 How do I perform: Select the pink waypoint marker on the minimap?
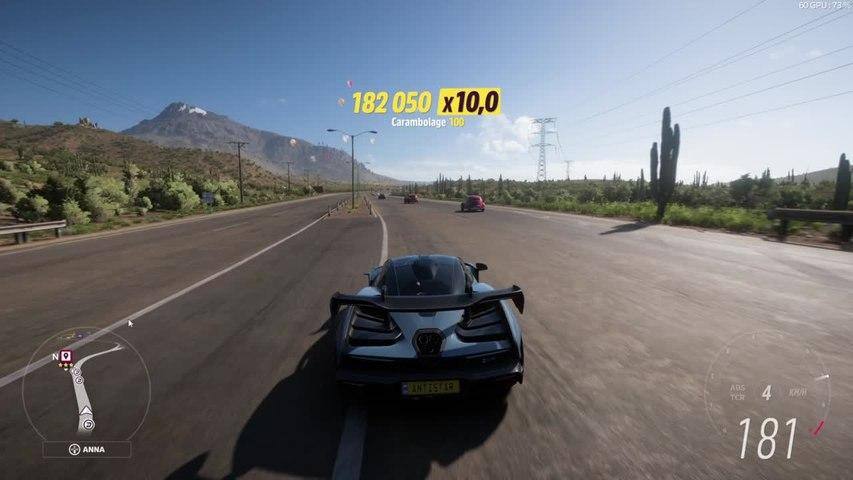[x=66, y=355]
